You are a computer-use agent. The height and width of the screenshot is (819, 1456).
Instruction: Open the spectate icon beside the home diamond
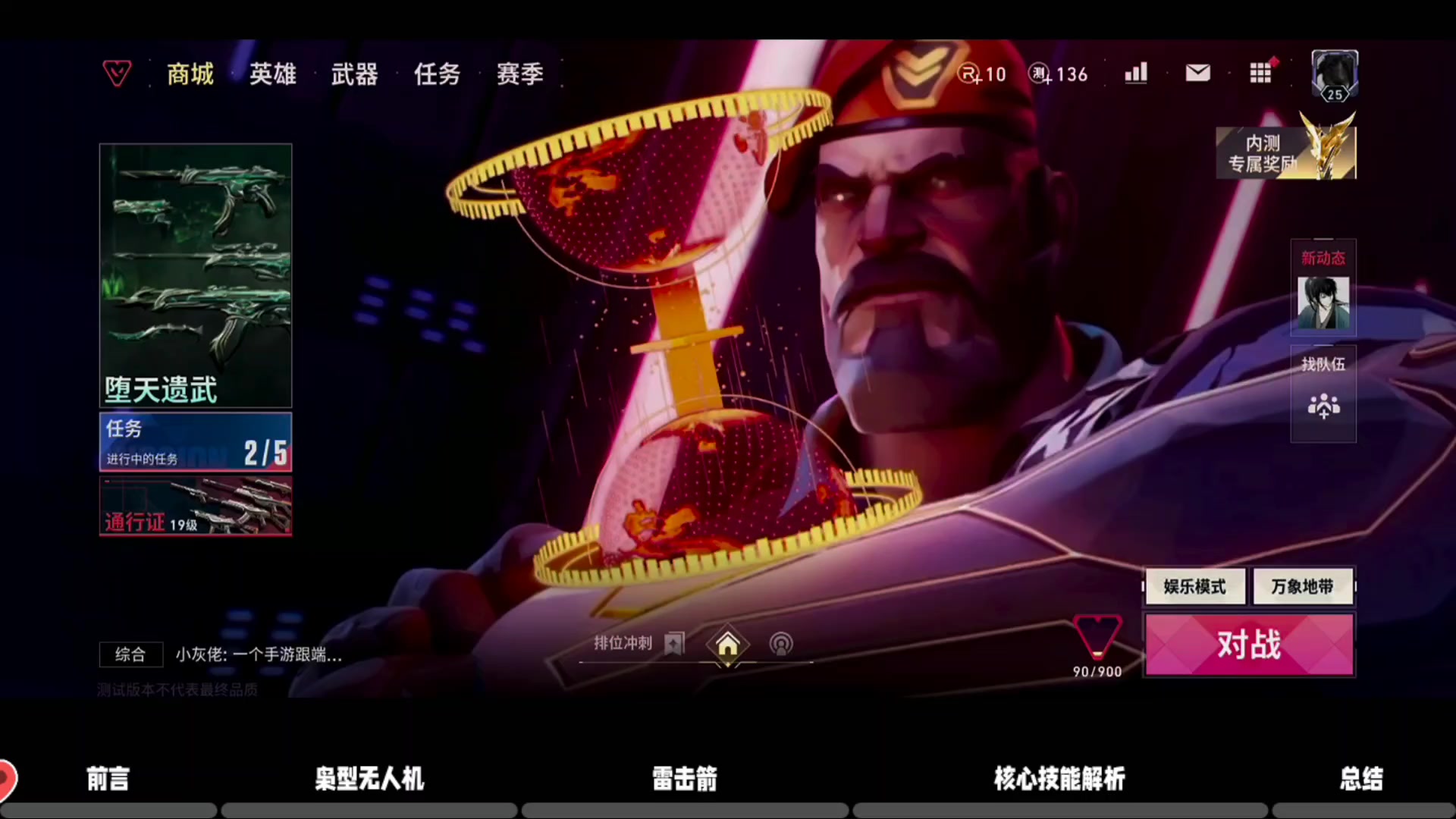point(781,644)
